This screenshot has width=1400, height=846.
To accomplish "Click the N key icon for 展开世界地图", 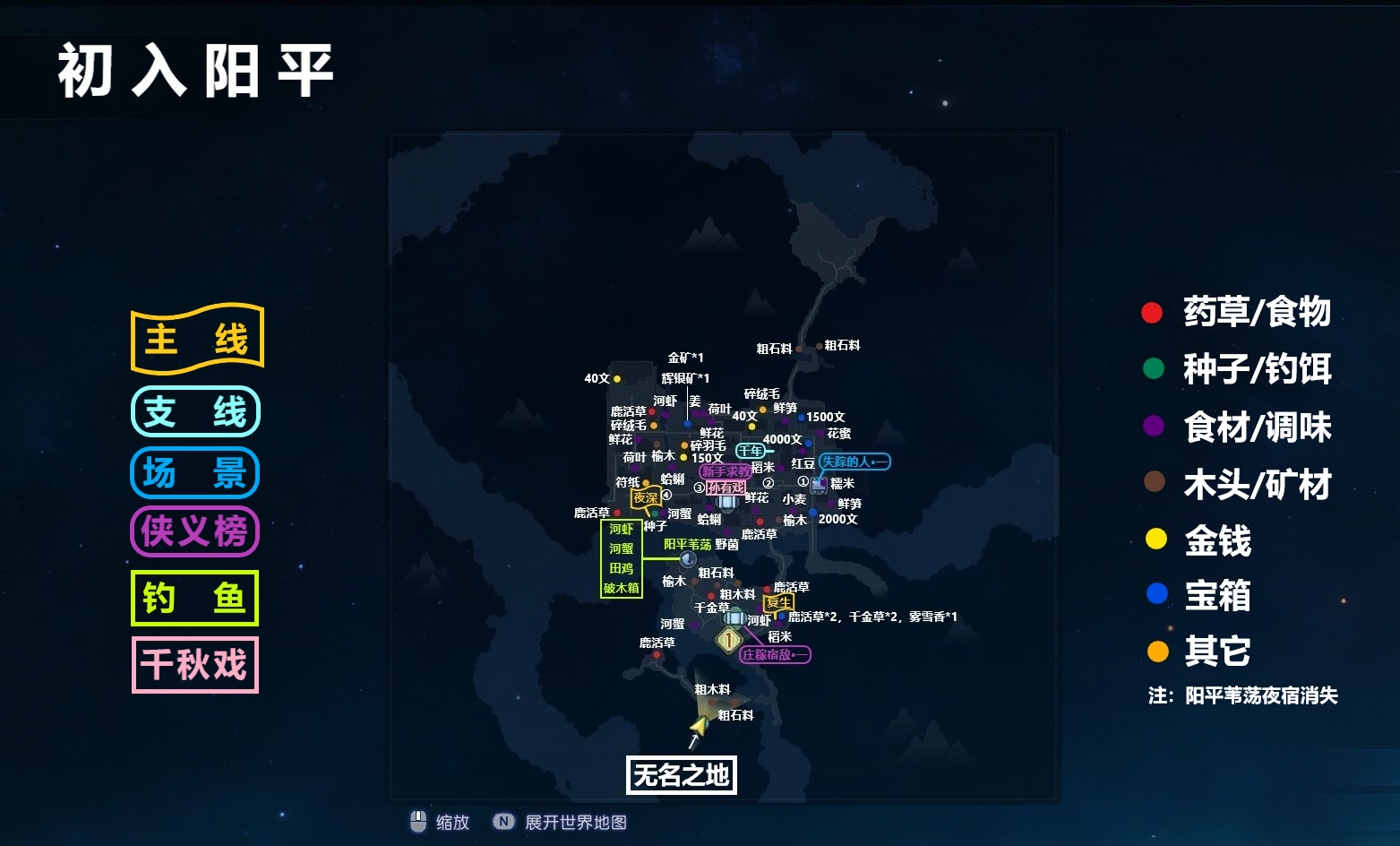I will coord(505,822).
